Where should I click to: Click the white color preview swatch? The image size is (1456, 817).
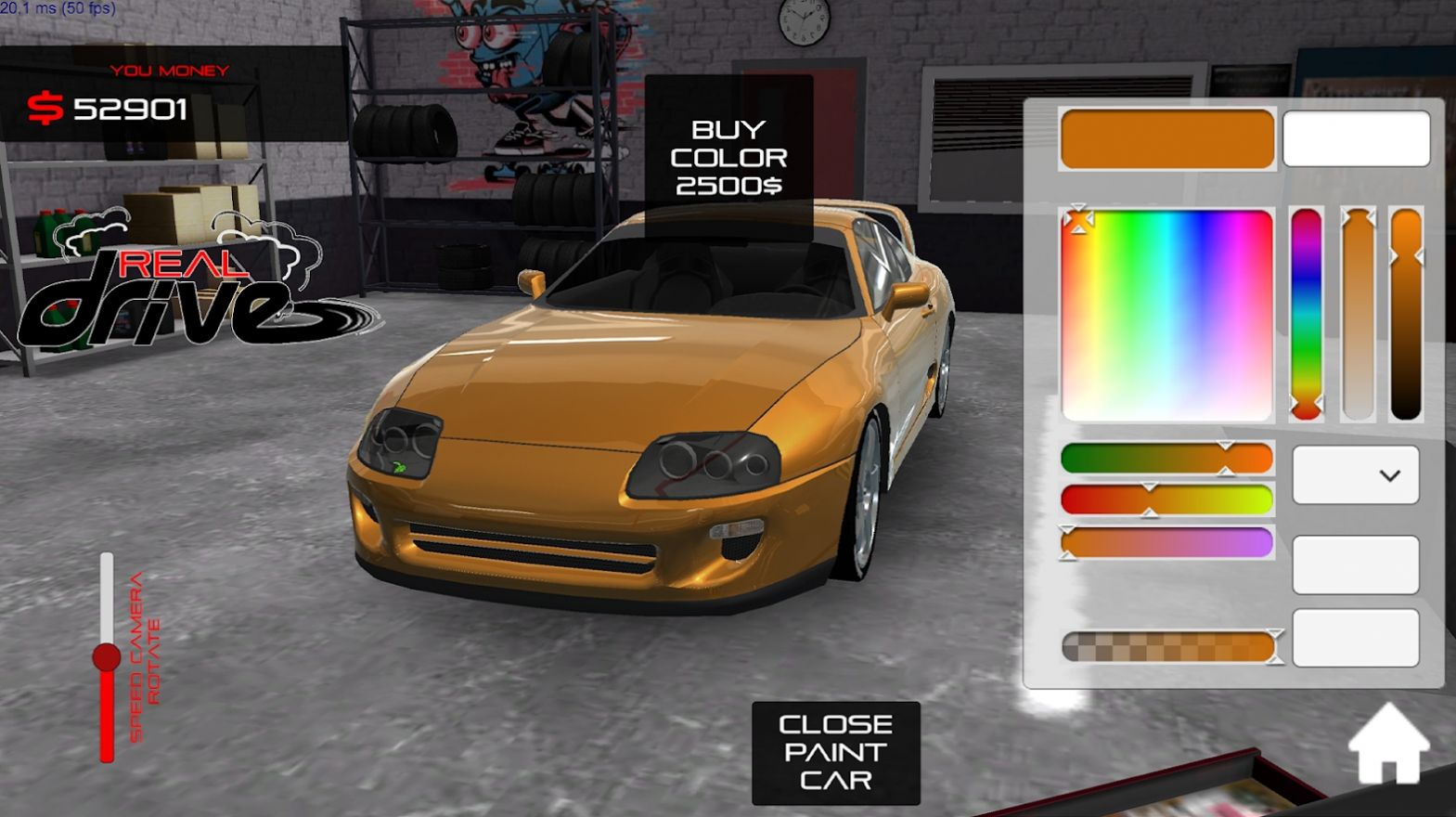1356,137
